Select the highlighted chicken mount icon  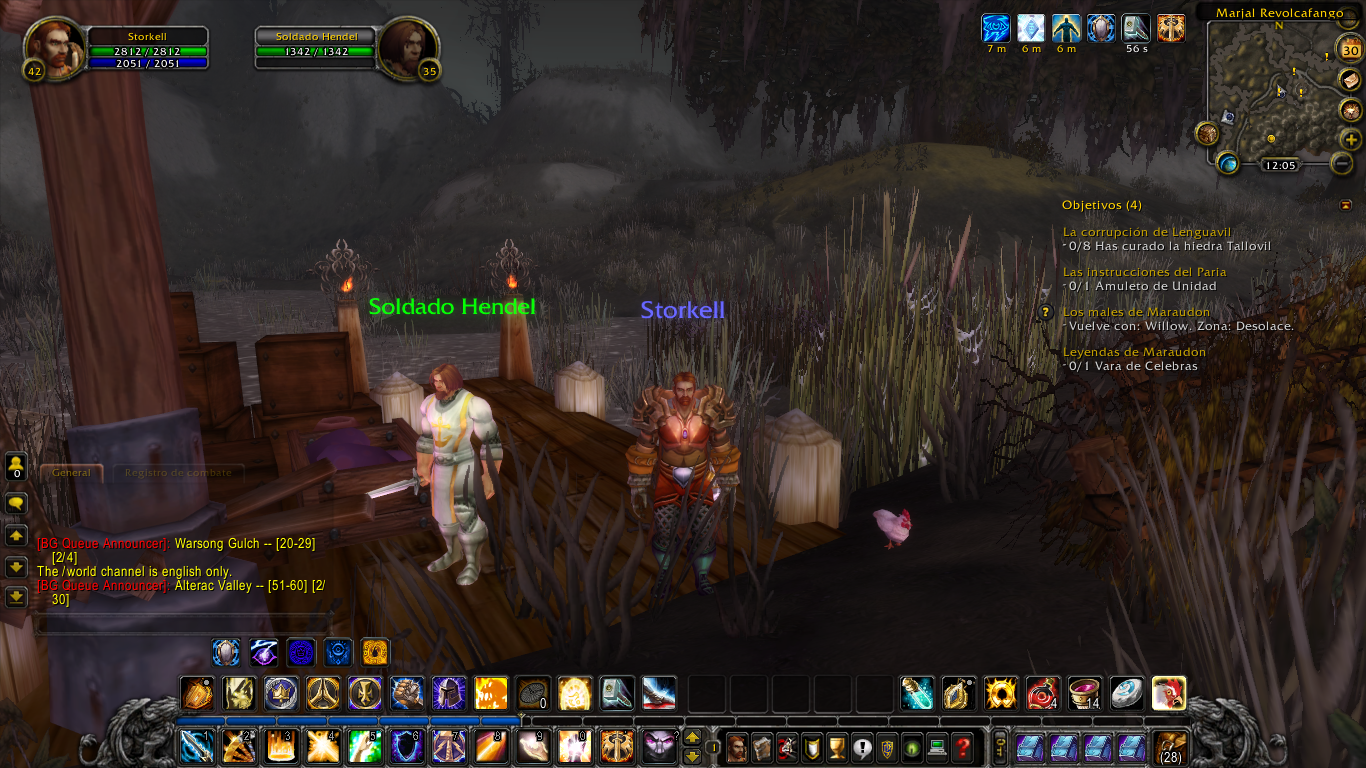pyautogui.click(x=1168, y=692)
